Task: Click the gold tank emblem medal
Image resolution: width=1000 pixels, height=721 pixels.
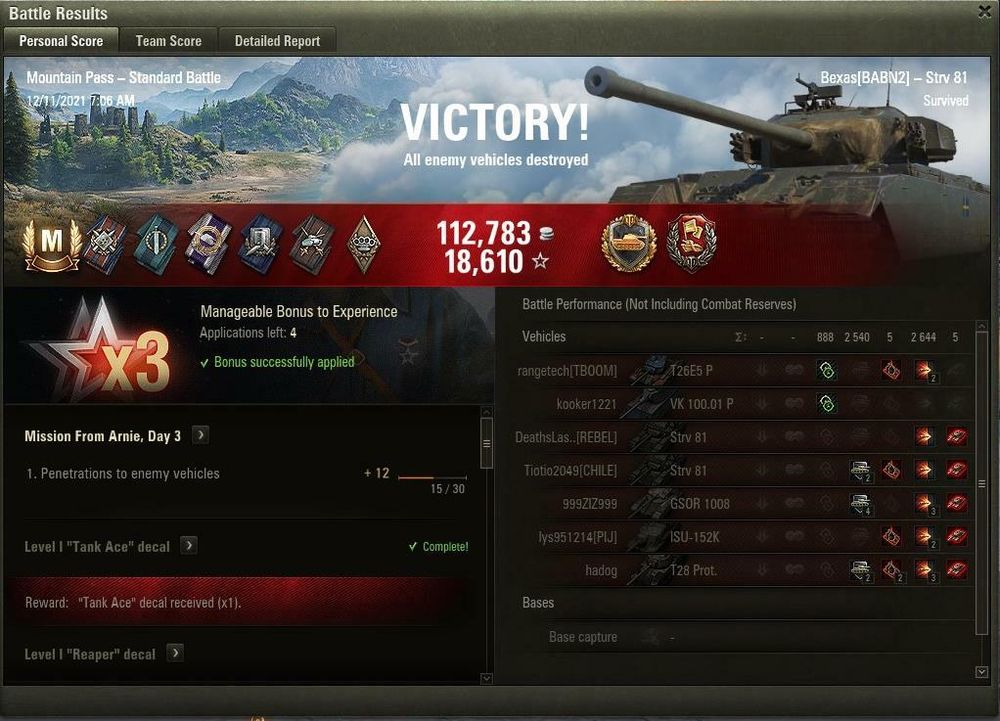Action: (628, 244)
